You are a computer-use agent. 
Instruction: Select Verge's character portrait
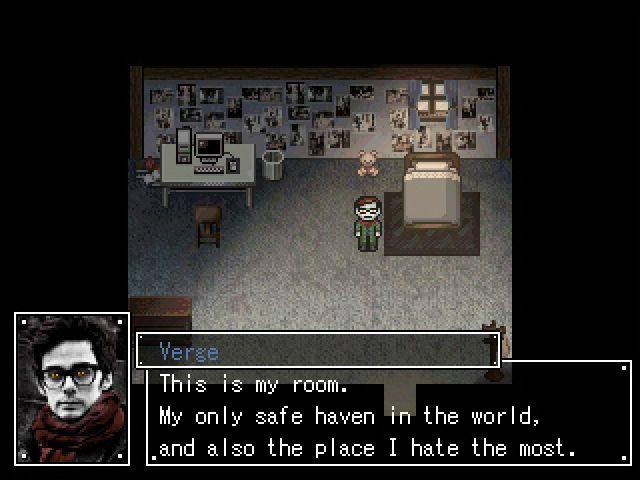click(72, 388)
